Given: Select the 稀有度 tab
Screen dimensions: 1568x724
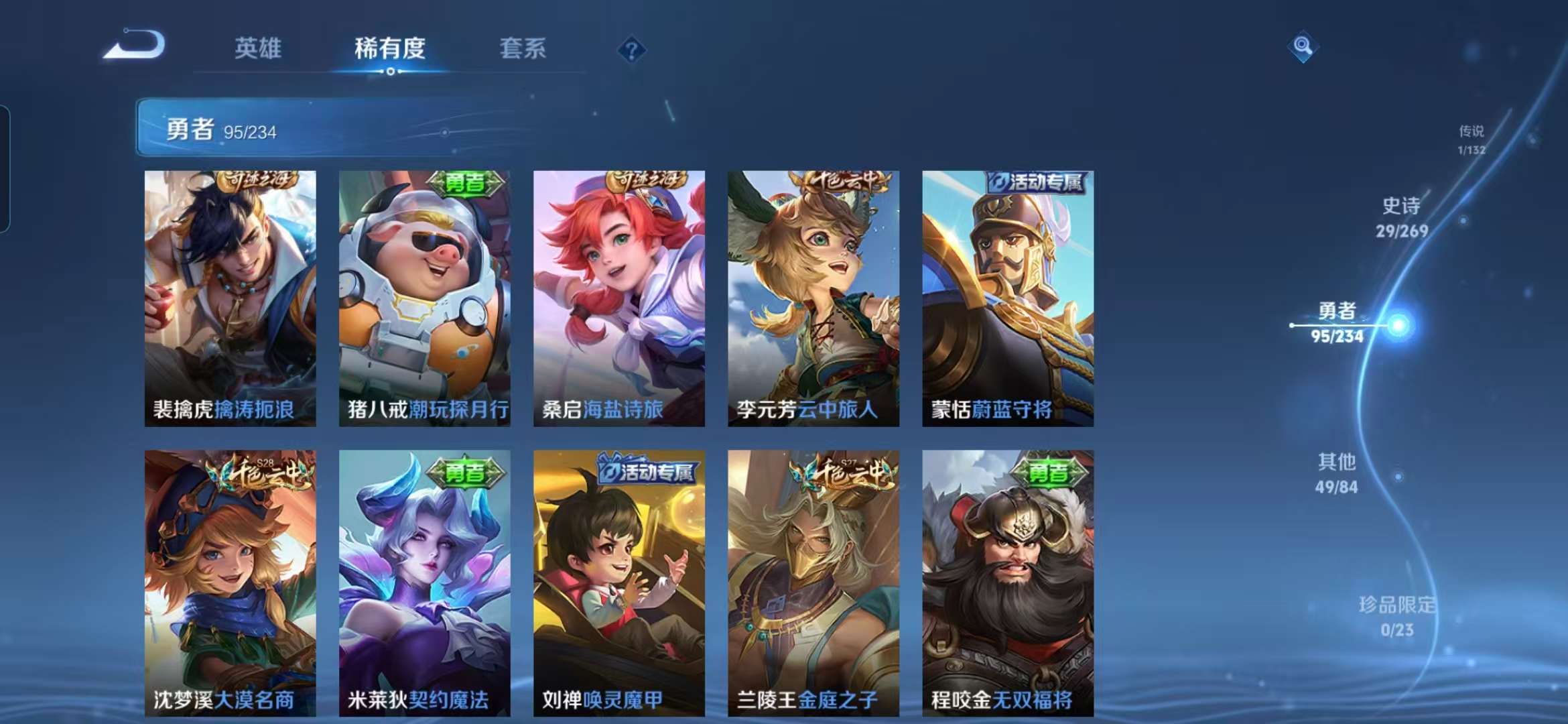Looking at the screenshot, I should pos(390,48).
